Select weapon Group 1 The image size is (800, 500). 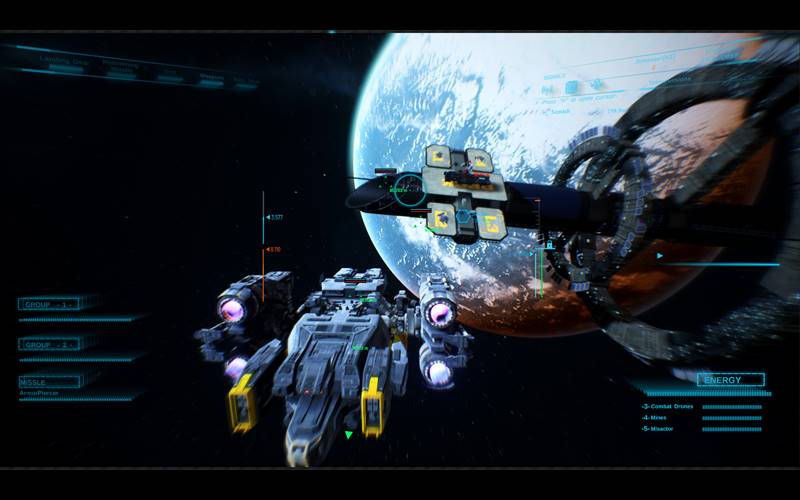pyautogui.click(x=49, y=304)
